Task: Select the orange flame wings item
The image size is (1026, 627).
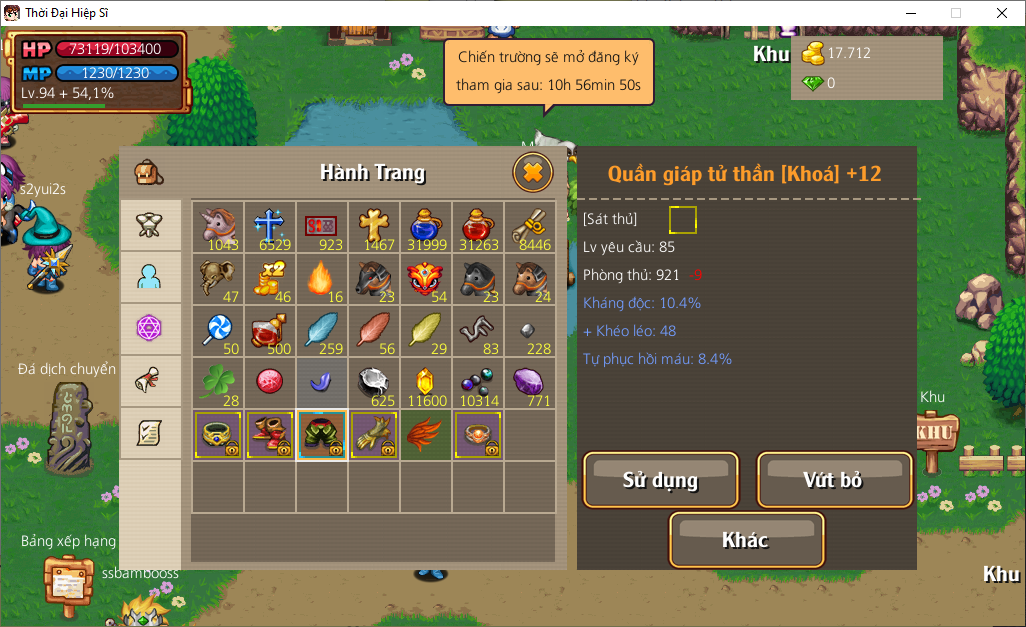Action: (426, 435)
